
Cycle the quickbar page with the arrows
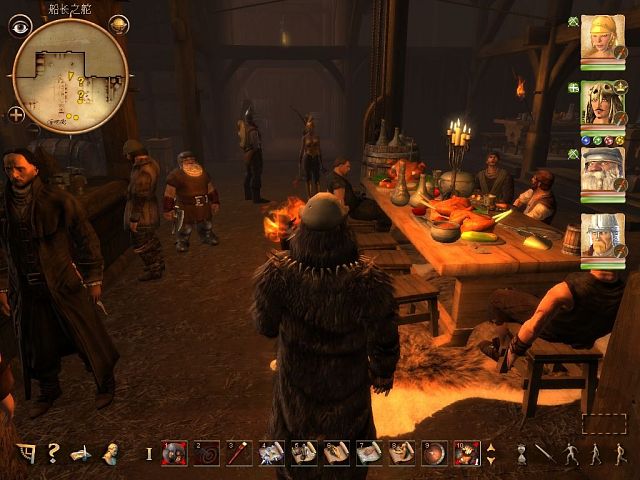[x=490, y=453]
